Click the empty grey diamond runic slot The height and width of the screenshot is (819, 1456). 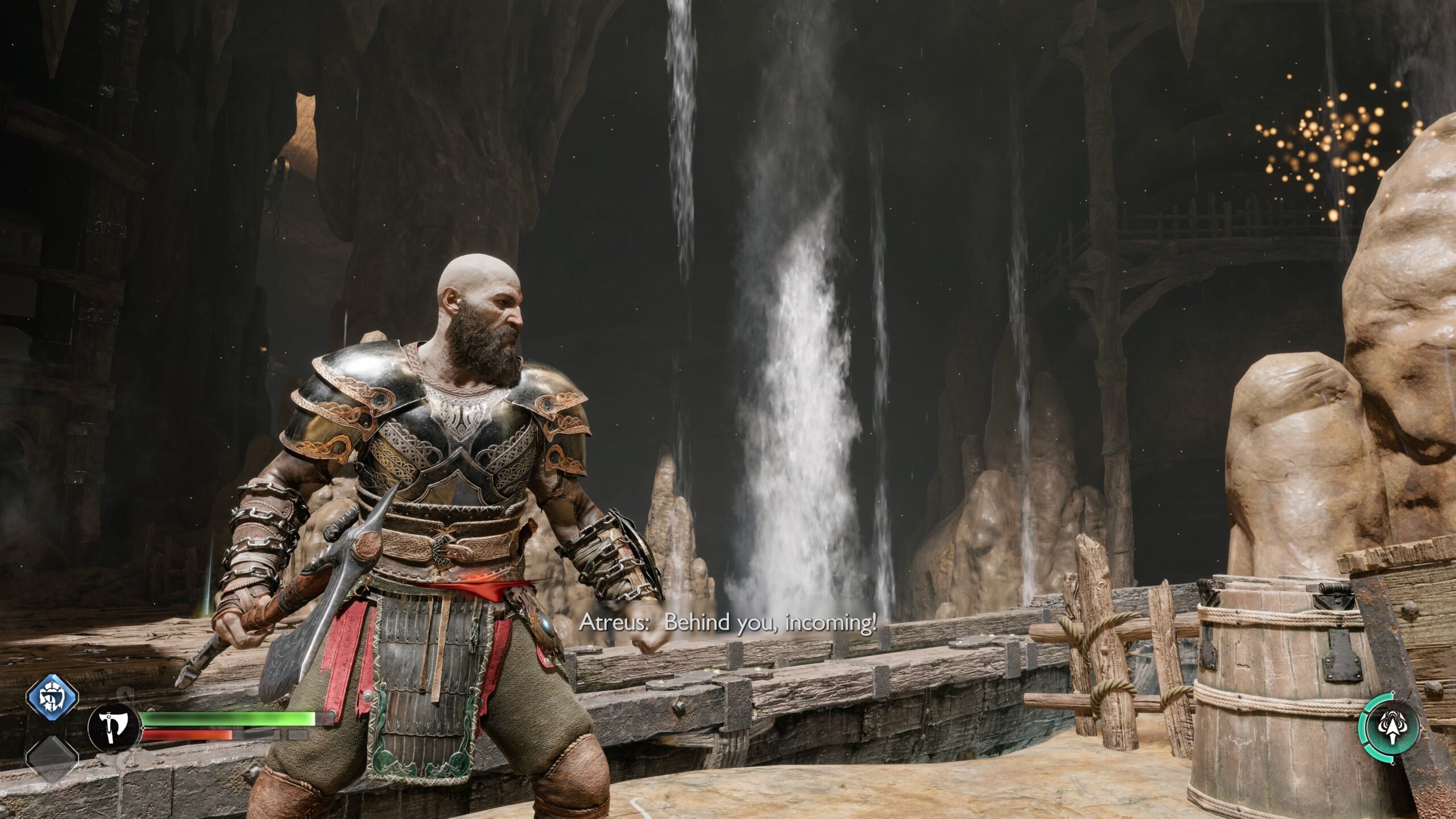click(52, 759)
